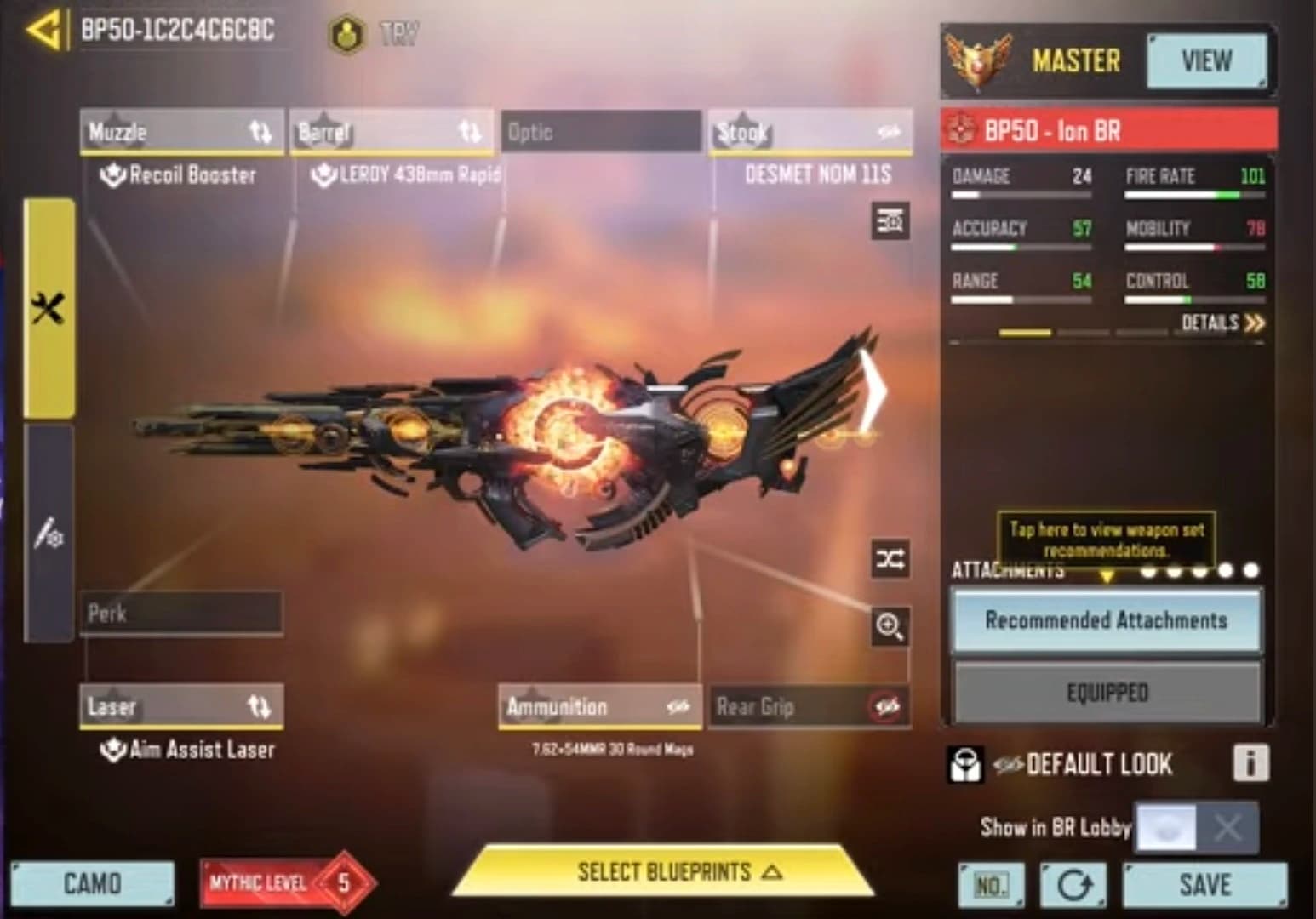This screenshot has width=1316, height=919.
Task: Open the Camo menu
Action: [92, 883]
